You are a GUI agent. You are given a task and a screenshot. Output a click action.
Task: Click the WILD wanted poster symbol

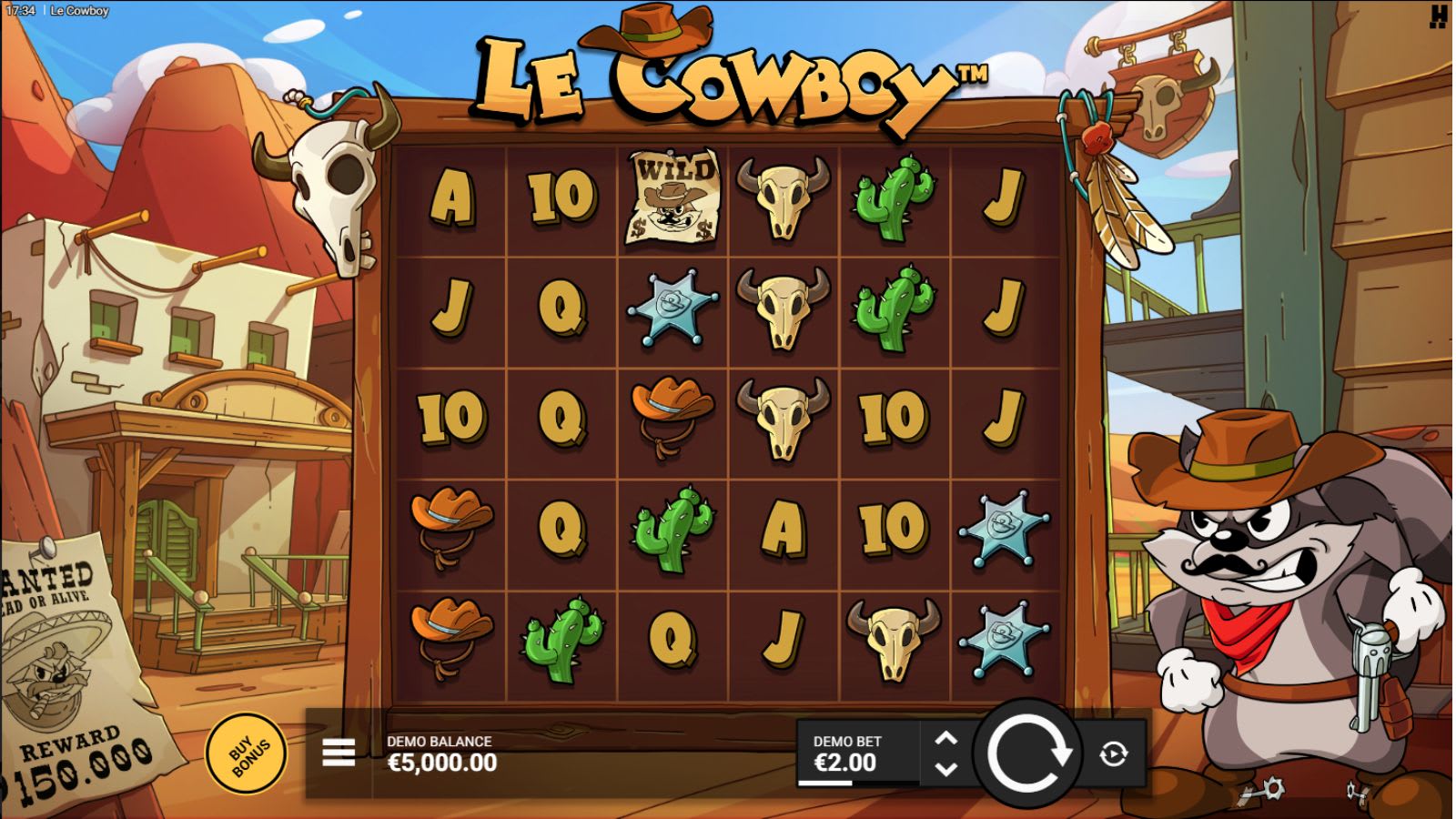pyautogui.click(x=675, y=197)
